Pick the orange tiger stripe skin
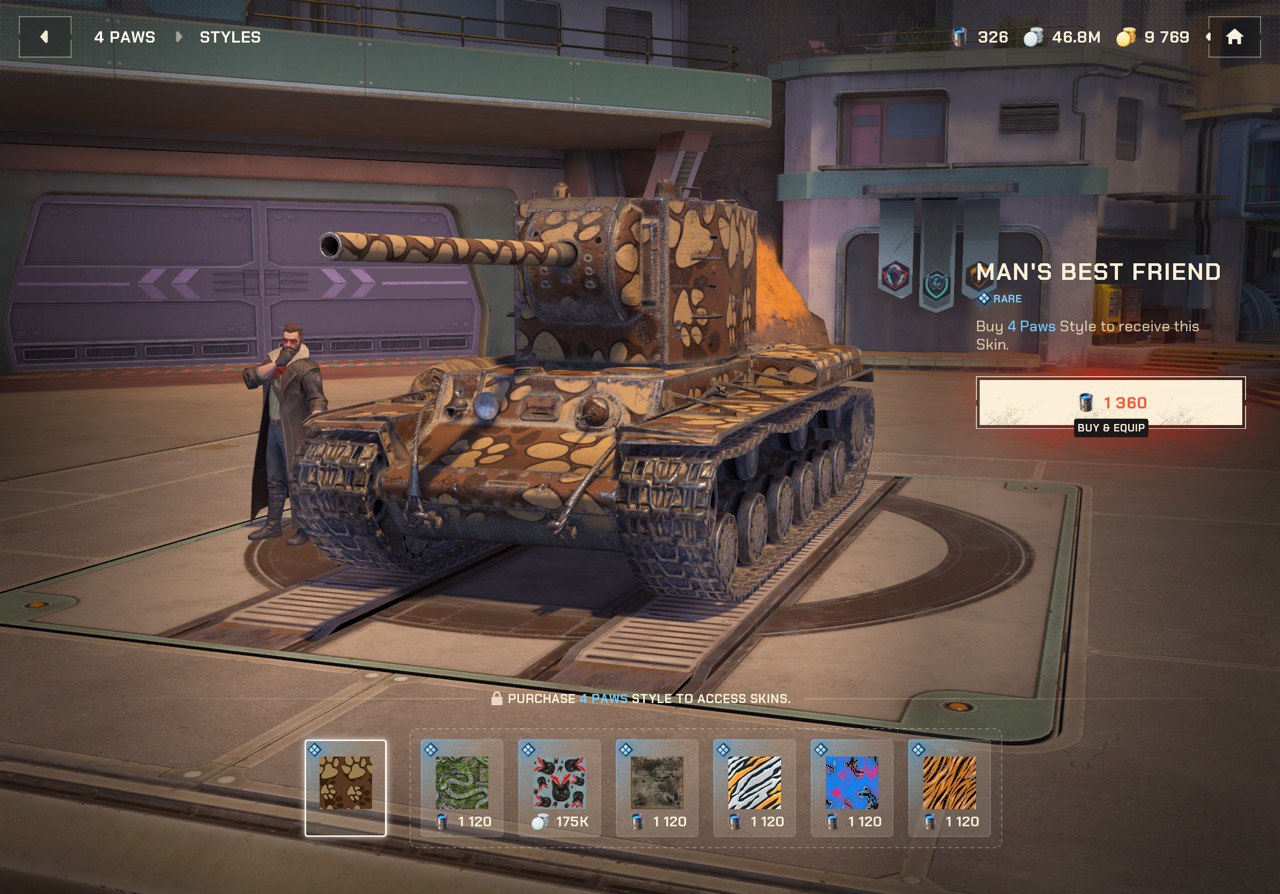 (949, 787)
